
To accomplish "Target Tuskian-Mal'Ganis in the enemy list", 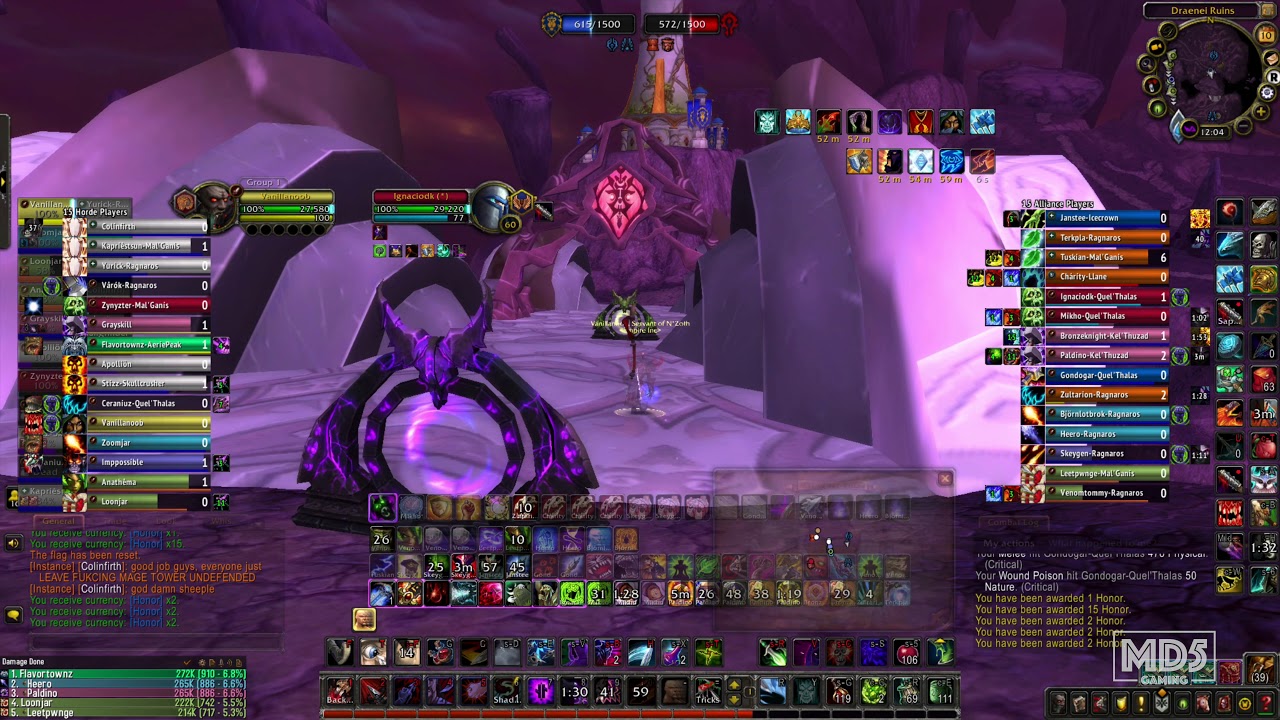I will [x=1097, y=257].
